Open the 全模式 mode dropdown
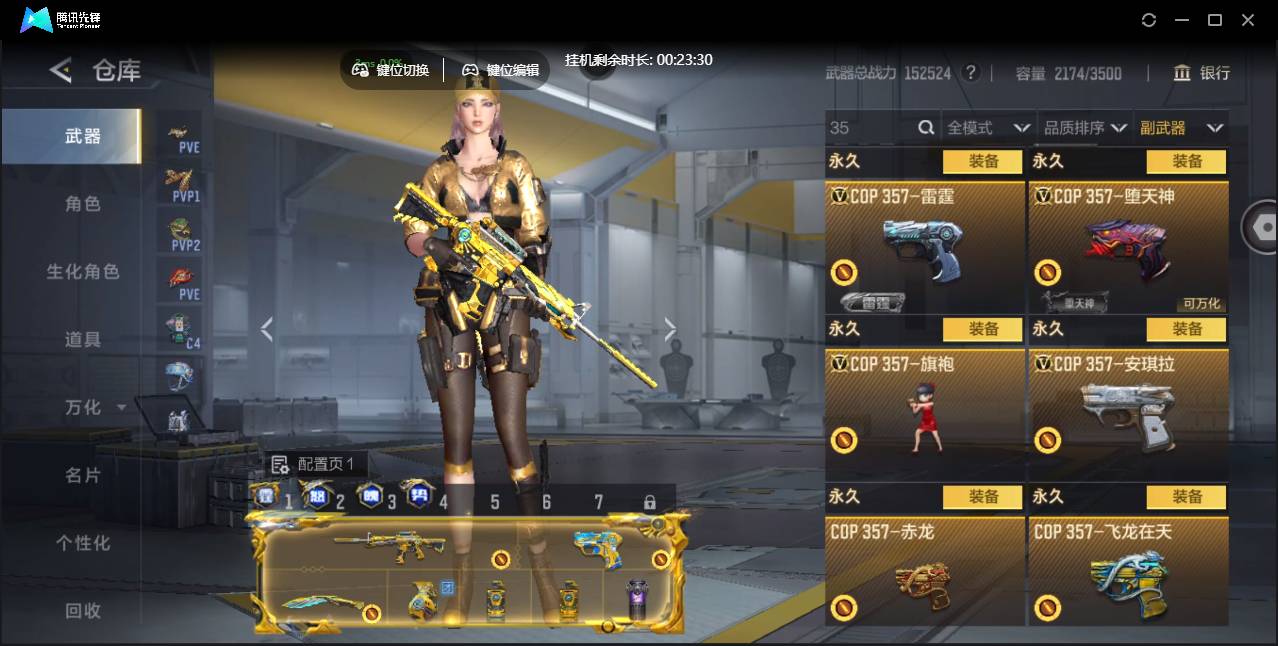 click(x=988, y=128)
